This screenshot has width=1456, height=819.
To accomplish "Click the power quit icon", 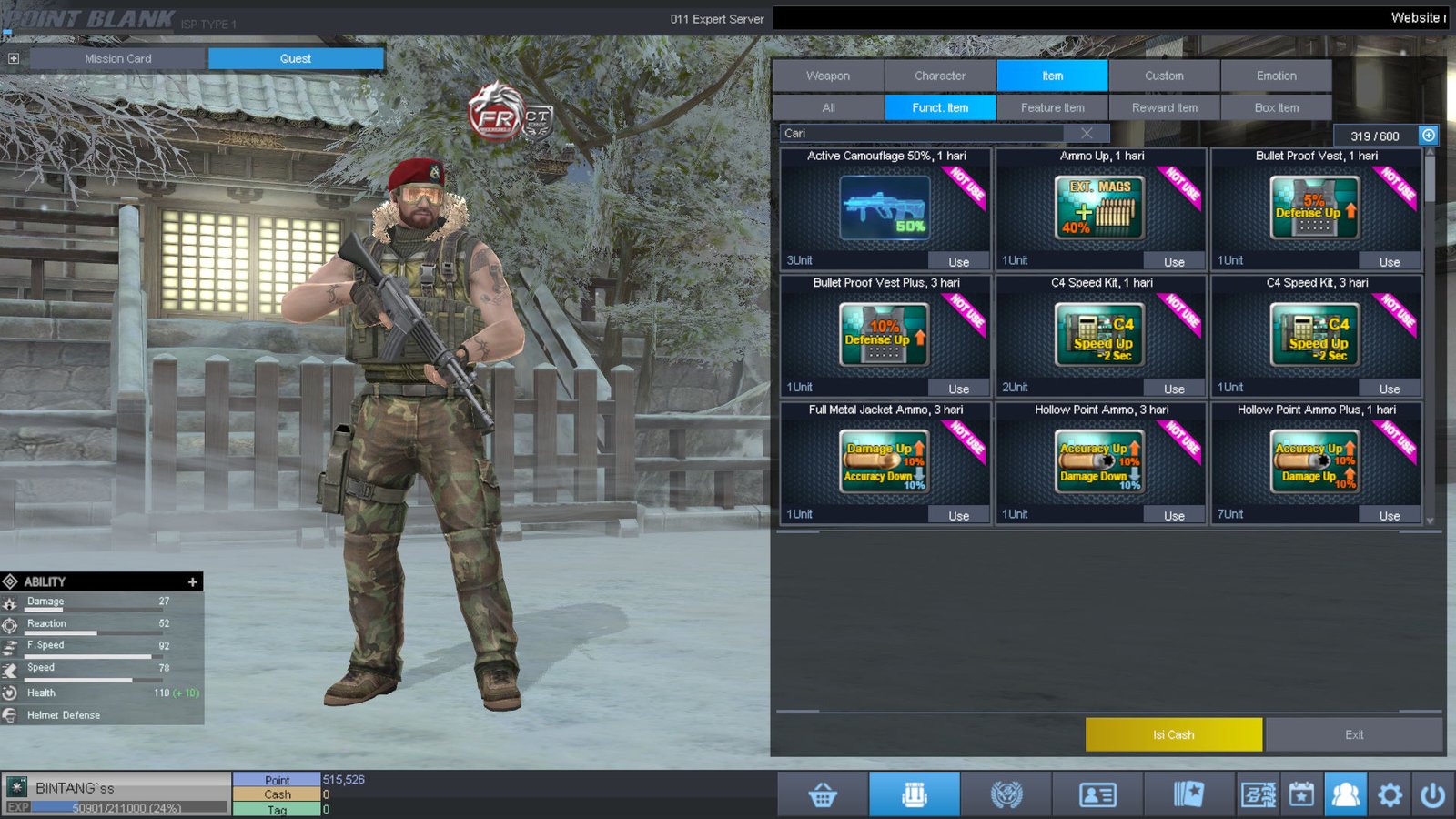I will (x=1432, y=795).
